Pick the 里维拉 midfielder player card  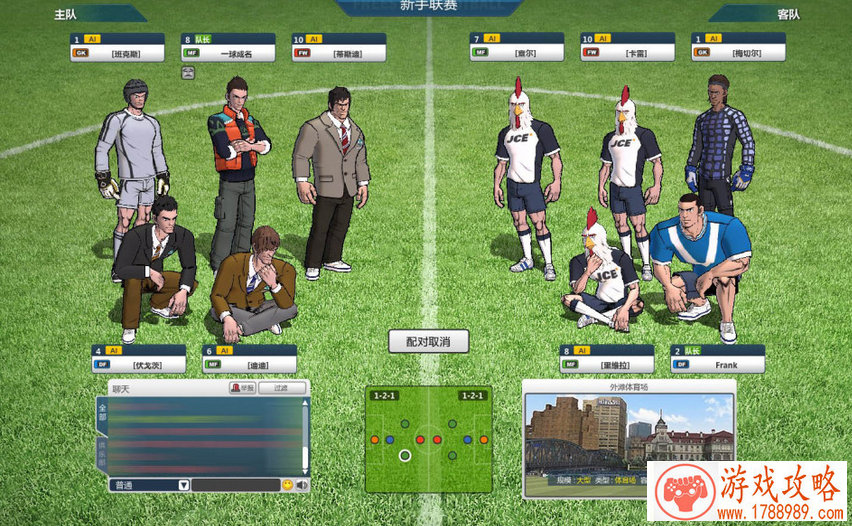tap(607, 359)
